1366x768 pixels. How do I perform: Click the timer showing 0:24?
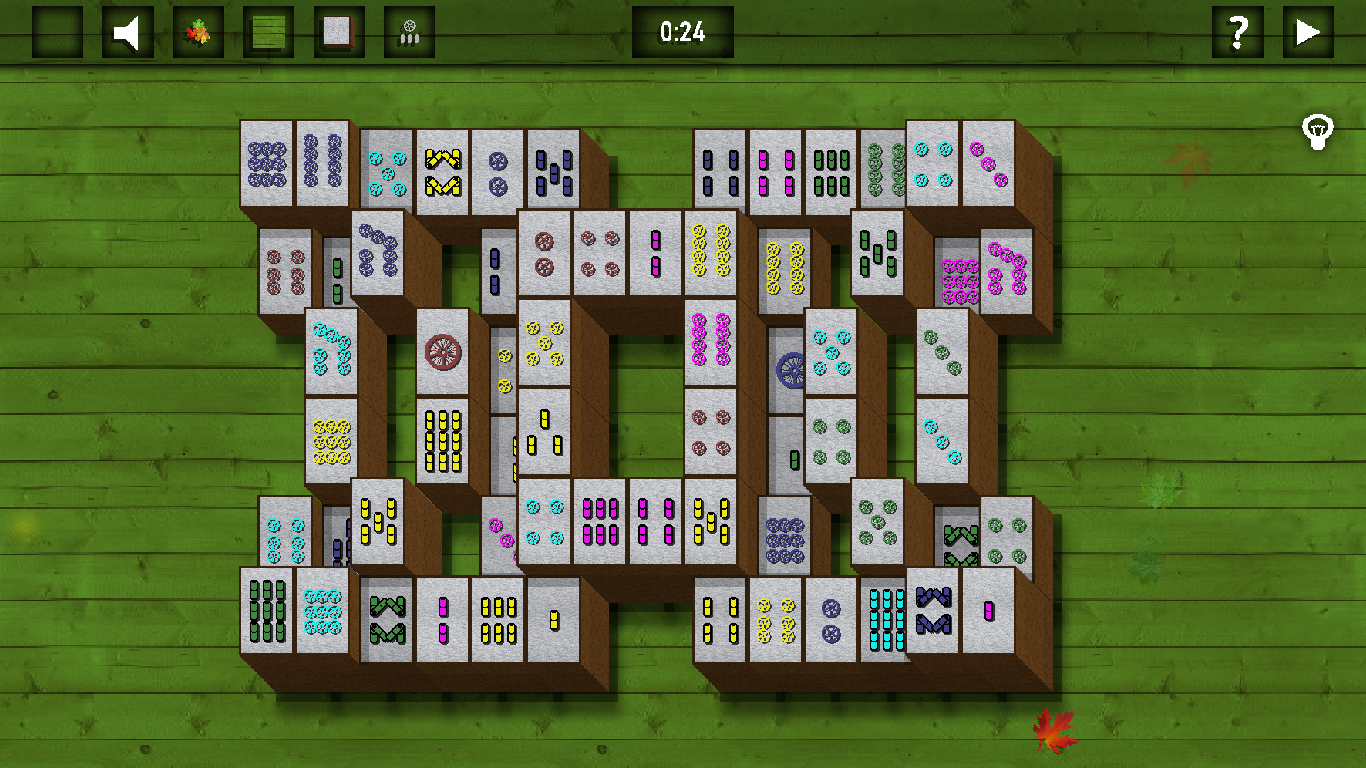[683, 31]
